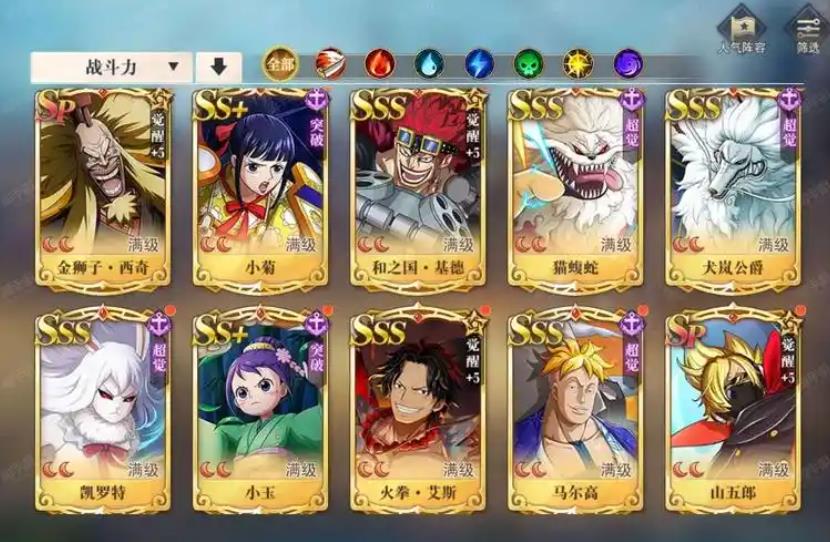Filter heroes by the yellow sun attribute
The image size is (830, 542).
578,65
